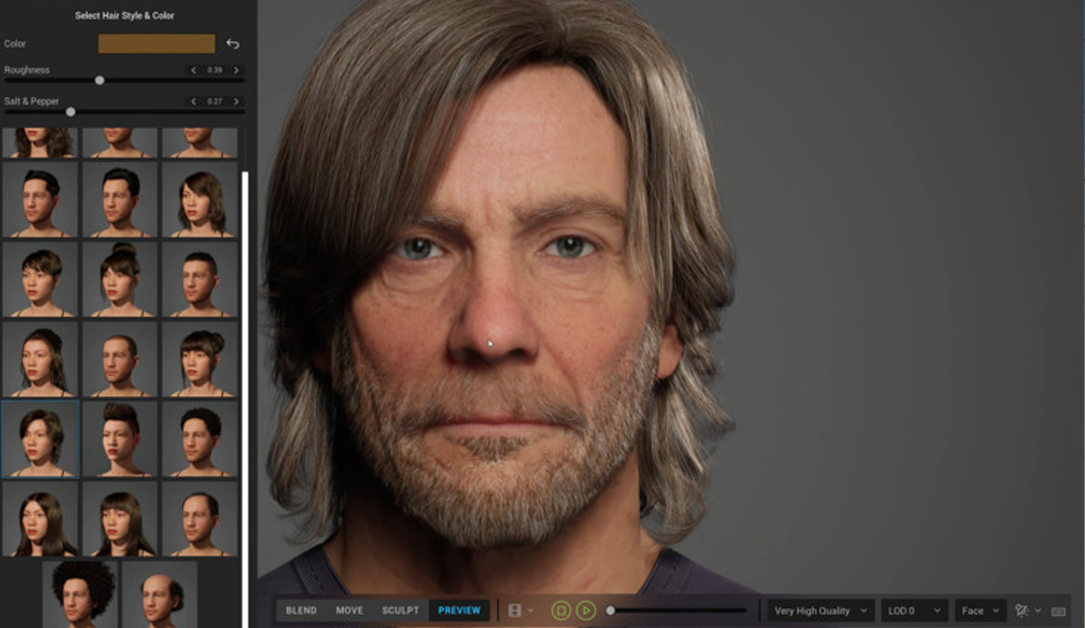Click the Salt & Pepper slider handle
The width and height of the screenshot is (1085, 628).
(x=70, y=112)
